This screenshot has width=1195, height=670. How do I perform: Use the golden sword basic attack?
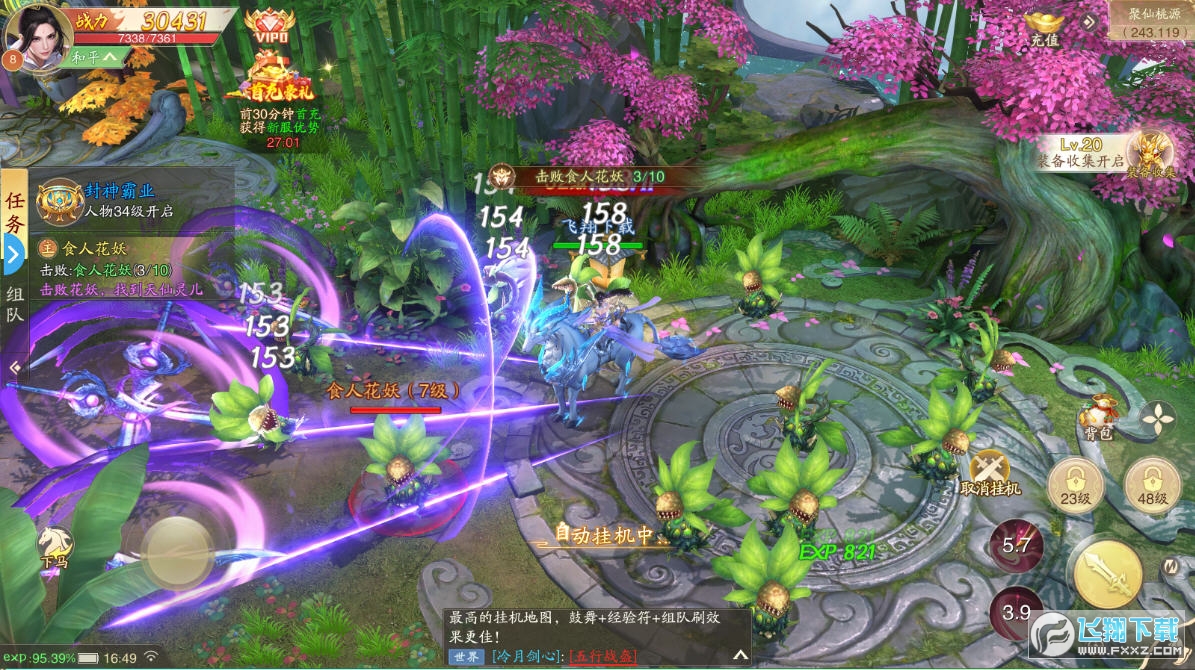pos(1106,572)
